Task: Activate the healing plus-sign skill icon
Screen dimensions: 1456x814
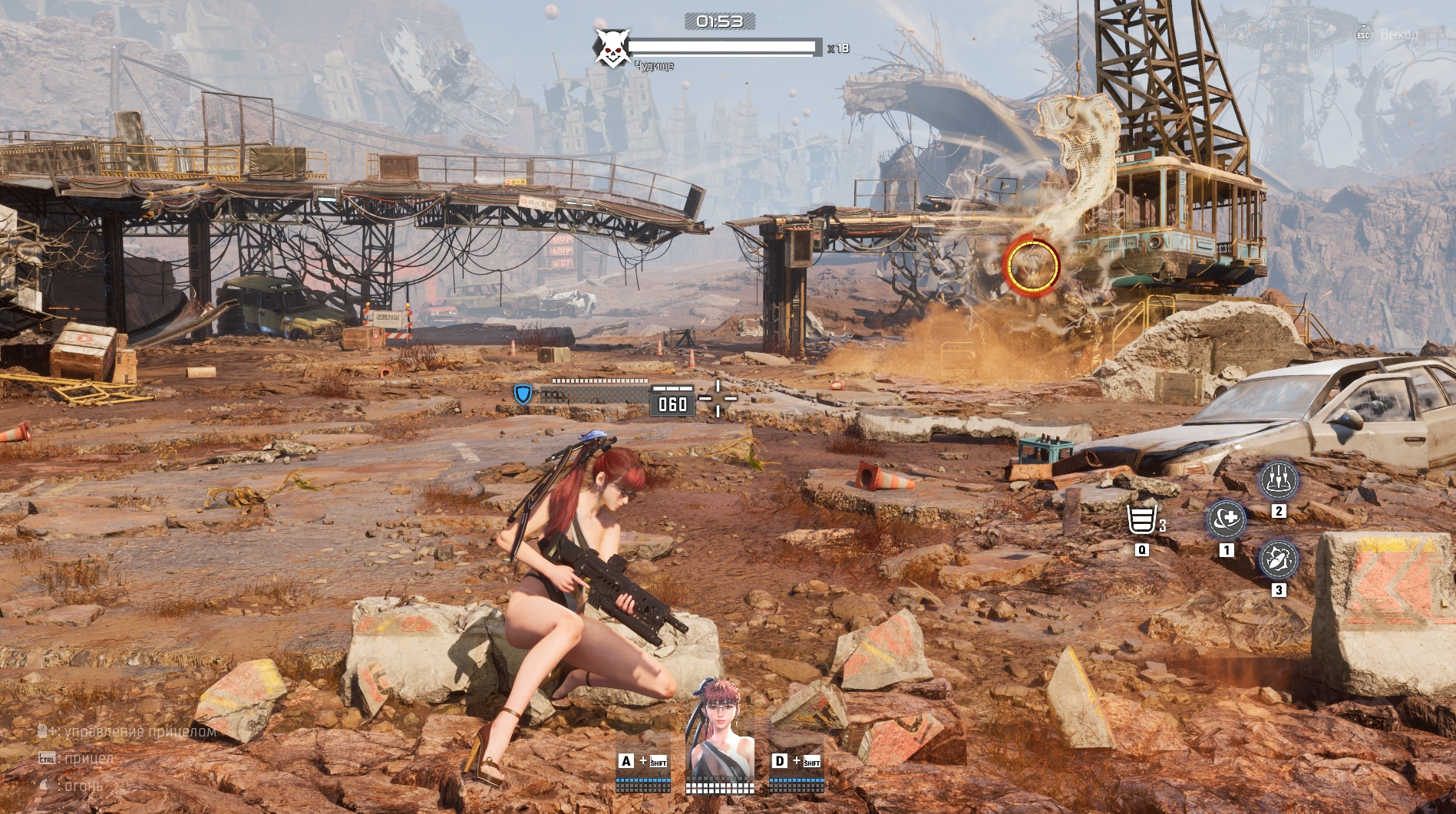Action: 1226,520
